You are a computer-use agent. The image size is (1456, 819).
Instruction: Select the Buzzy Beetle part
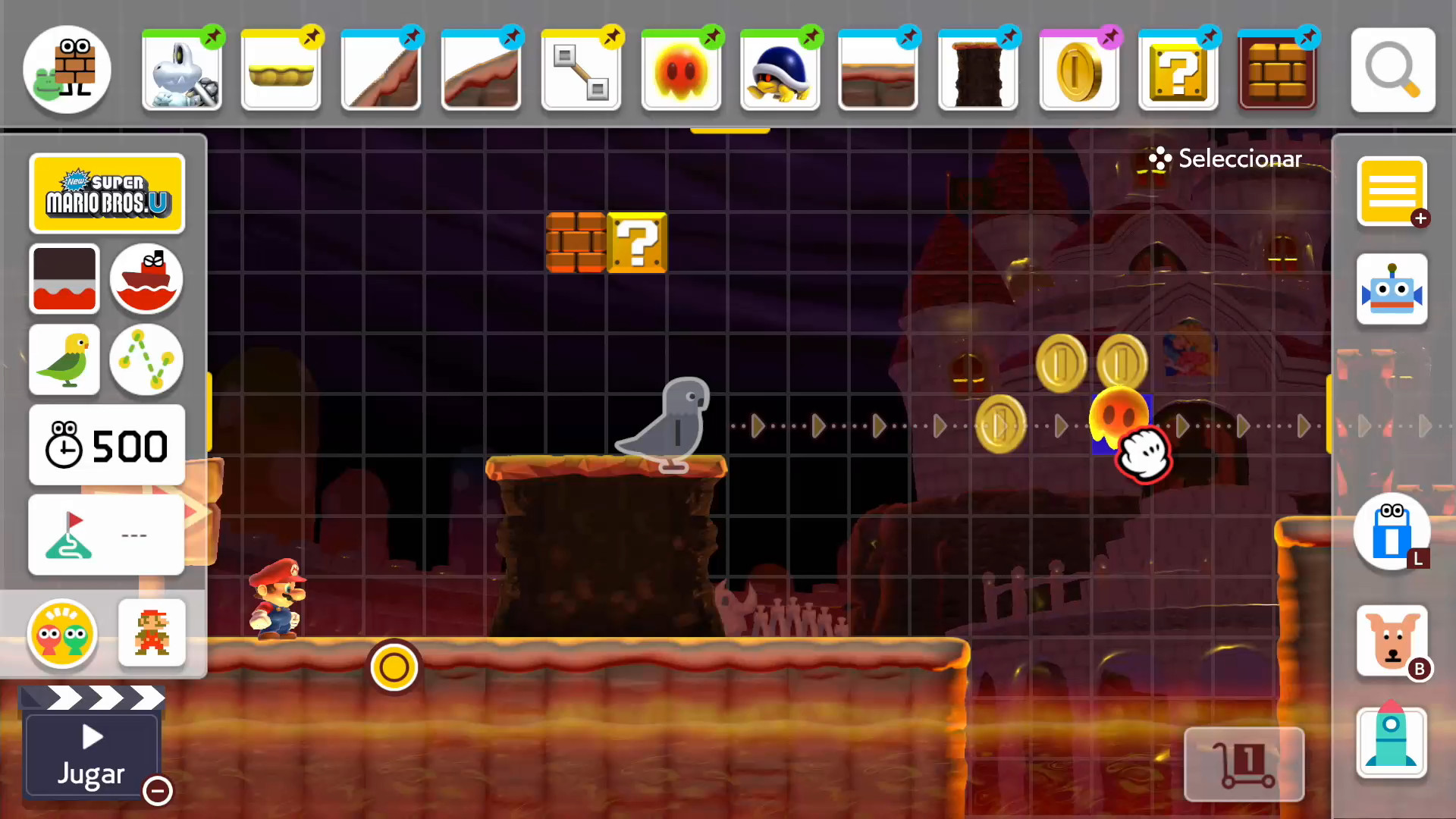coord(780,72)
